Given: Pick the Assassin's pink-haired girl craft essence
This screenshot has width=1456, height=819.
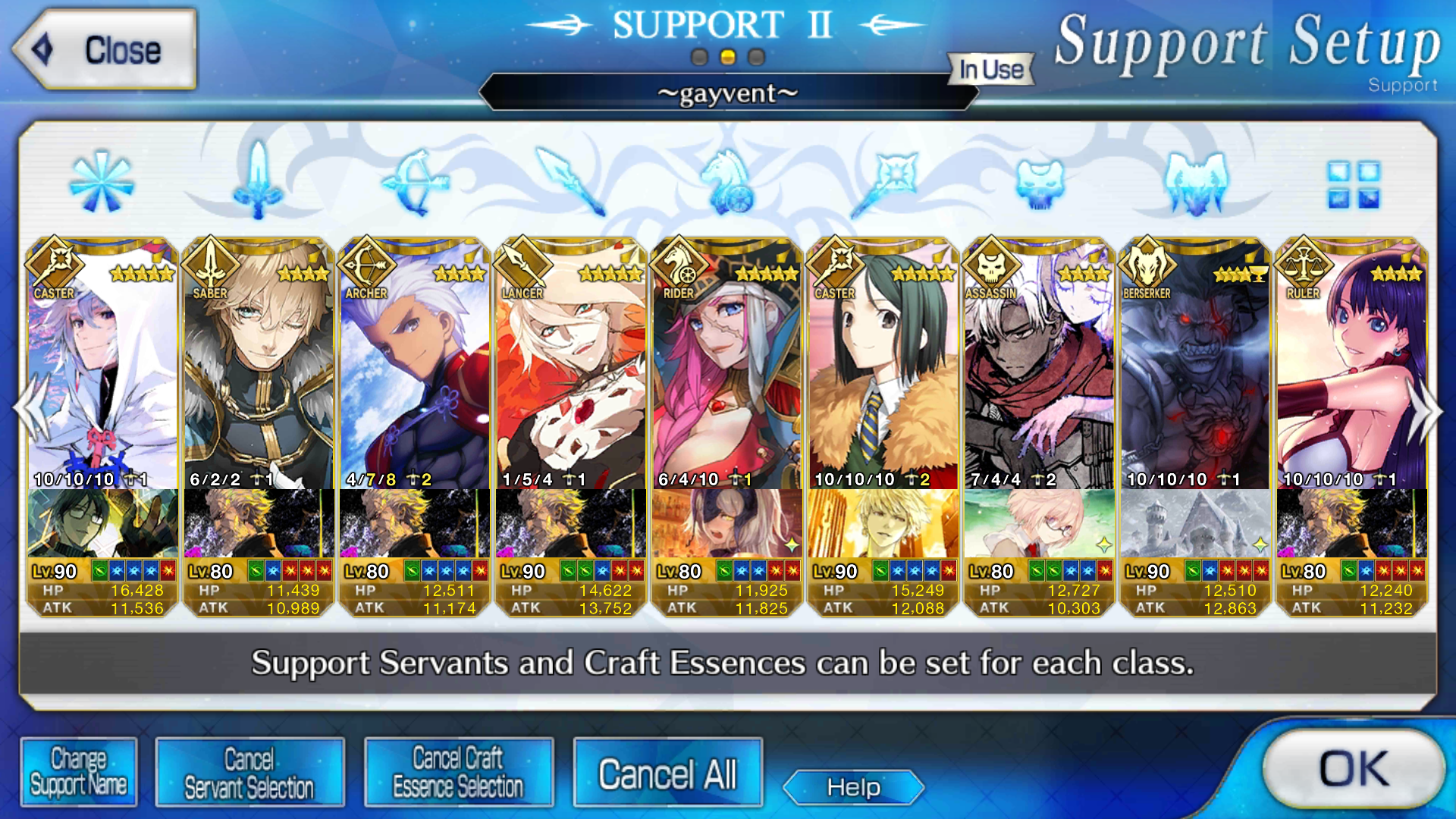Looking at the screenshot, I should pos(1040,523).
